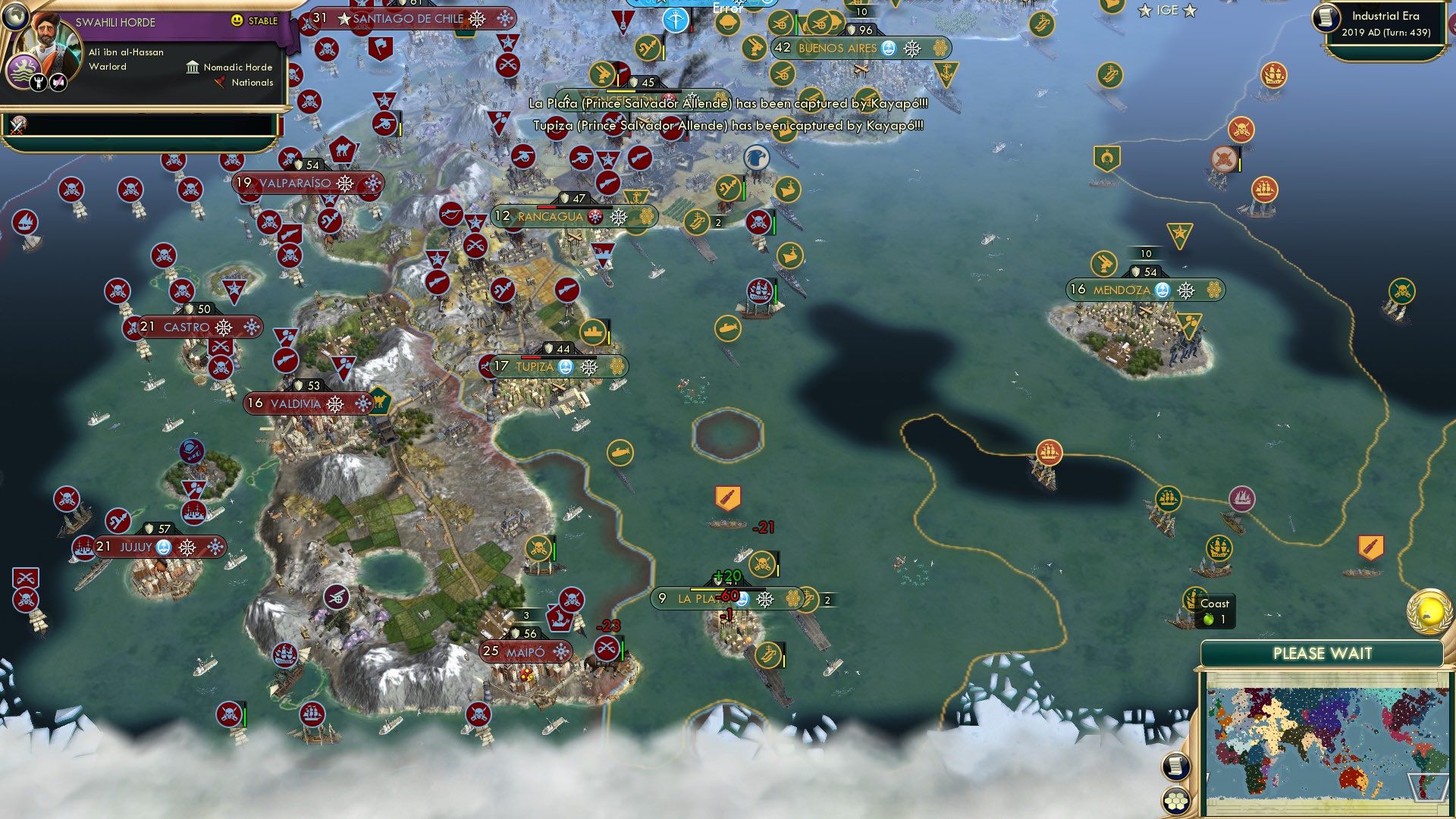Click the notification scroll icon above the minimap
This screenshot has height=819, width=1456.
pyautogui.click(x=1175, y=768)
